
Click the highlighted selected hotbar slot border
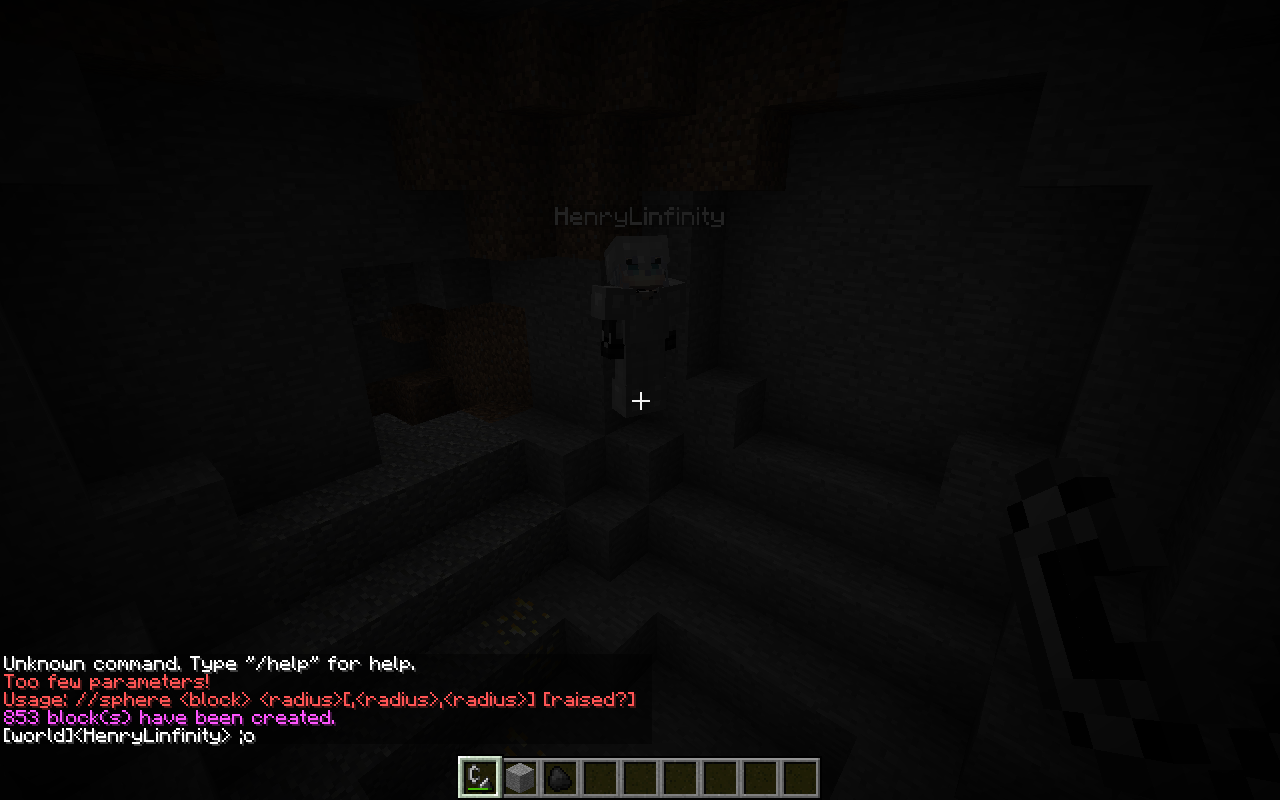coord(478,758)
